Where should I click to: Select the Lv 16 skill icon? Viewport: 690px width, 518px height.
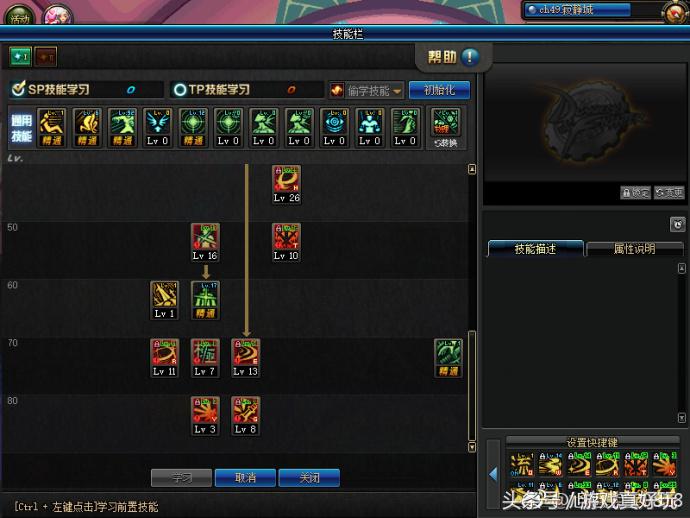tap(205, 237)
